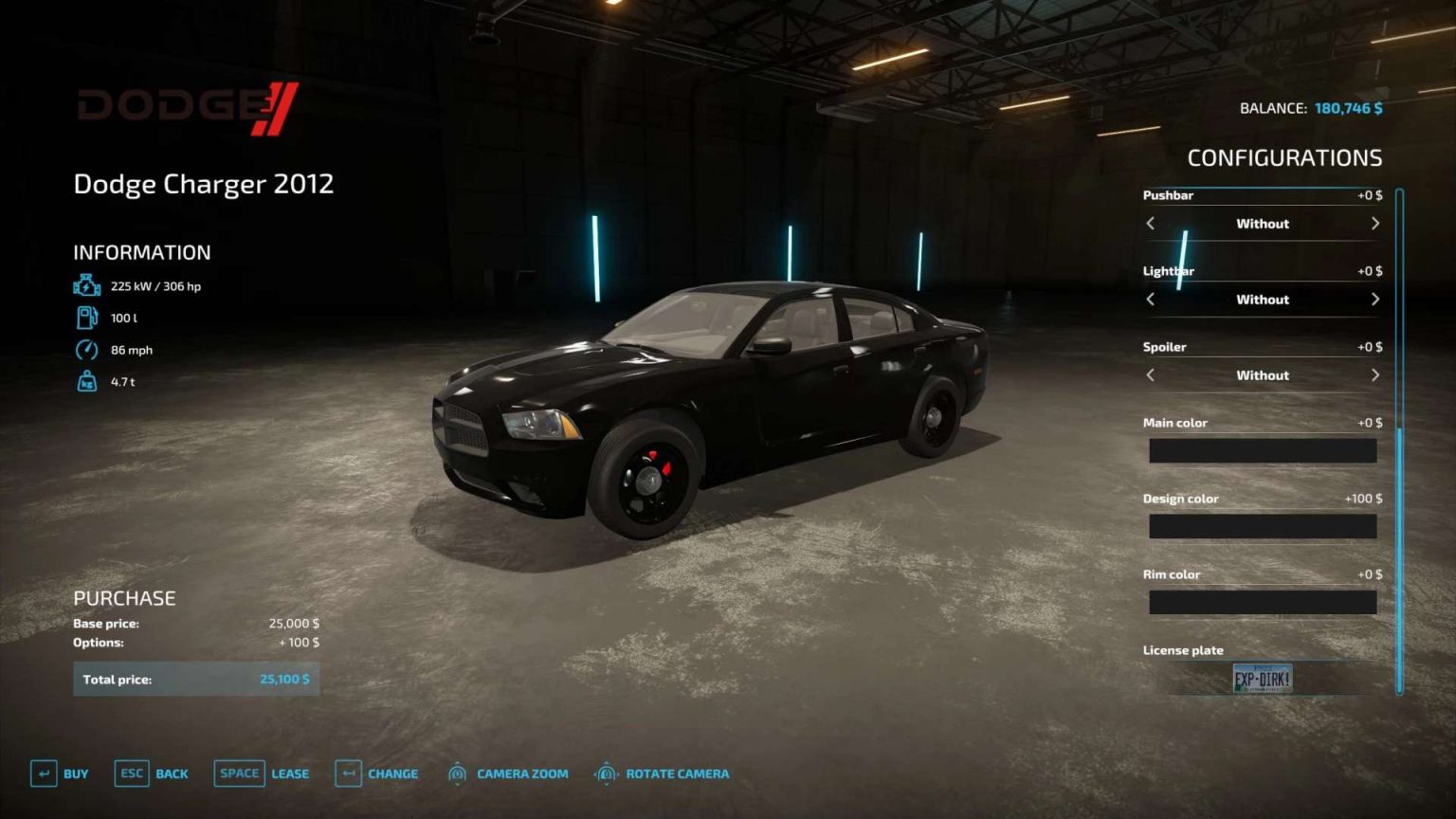Click the Rotate Camera icon

(x=607, y=773)
